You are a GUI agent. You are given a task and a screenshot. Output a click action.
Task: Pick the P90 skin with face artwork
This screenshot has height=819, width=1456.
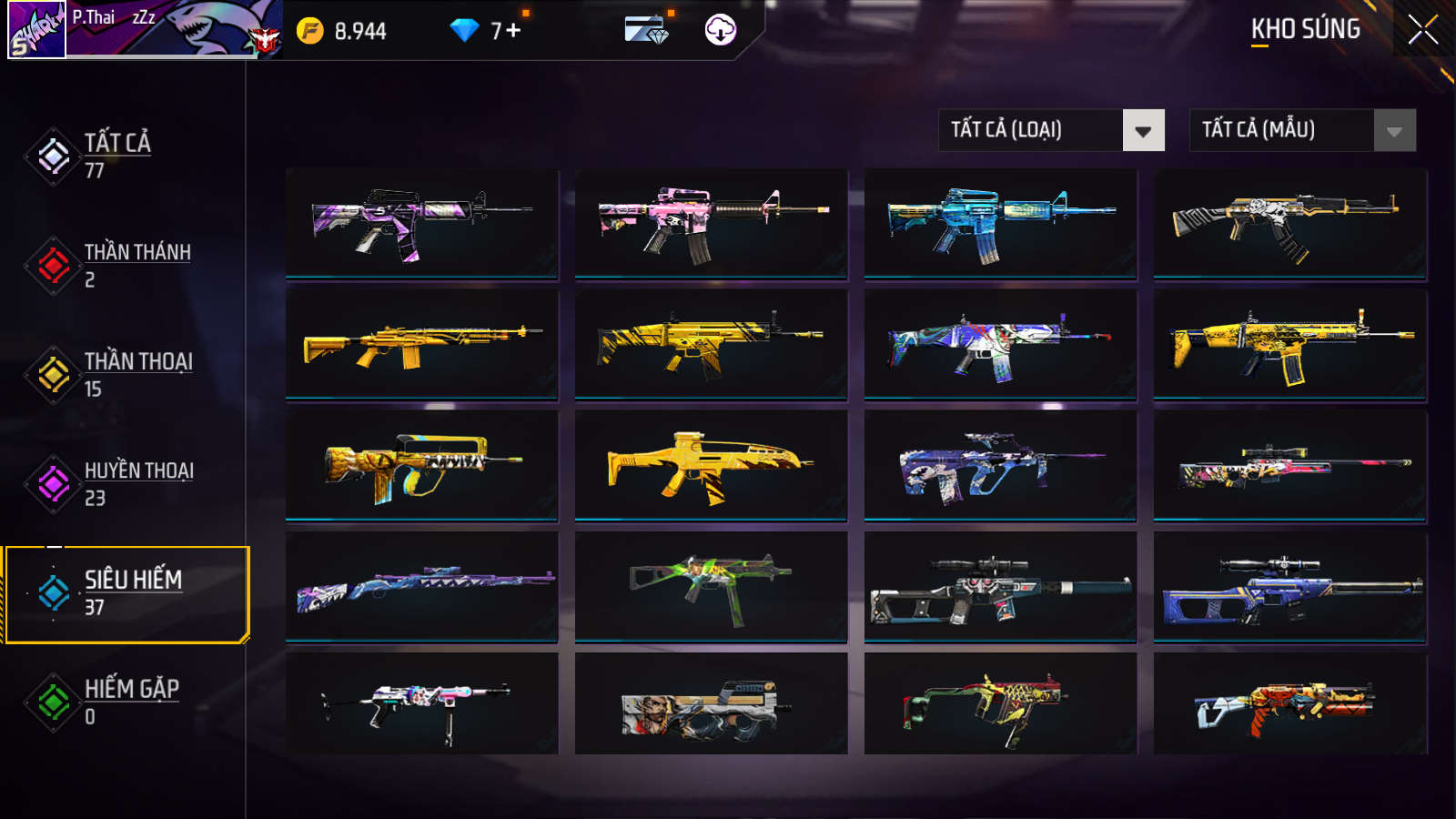(711, 704)
